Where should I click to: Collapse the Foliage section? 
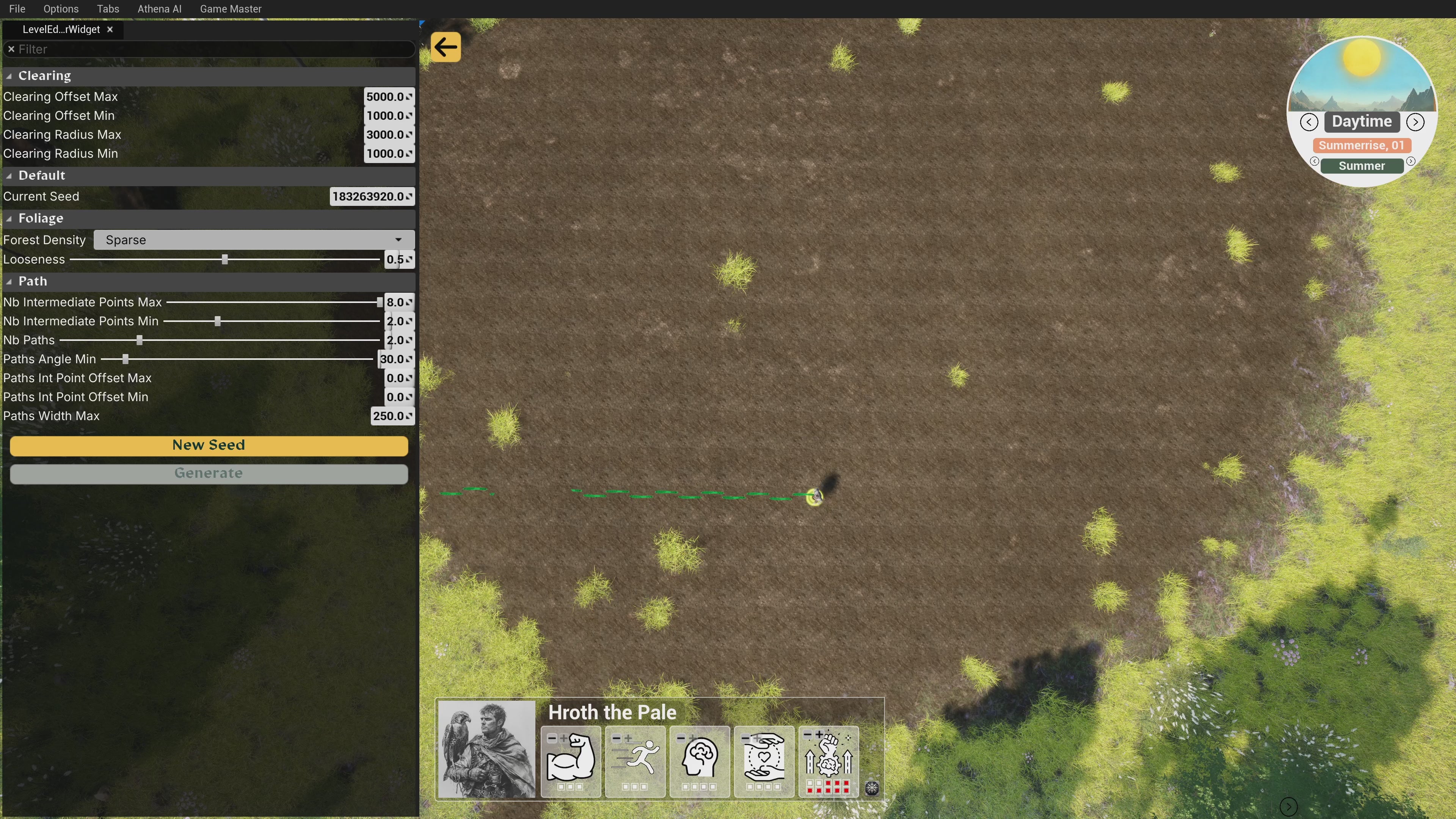9,219
